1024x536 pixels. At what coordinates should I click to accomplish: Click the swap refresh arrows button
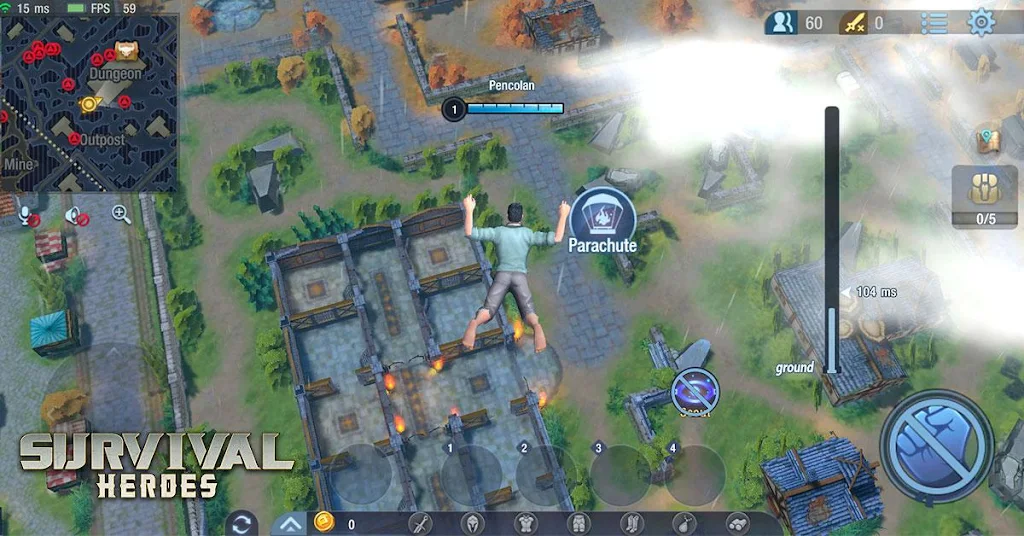[x=241, y=523]
